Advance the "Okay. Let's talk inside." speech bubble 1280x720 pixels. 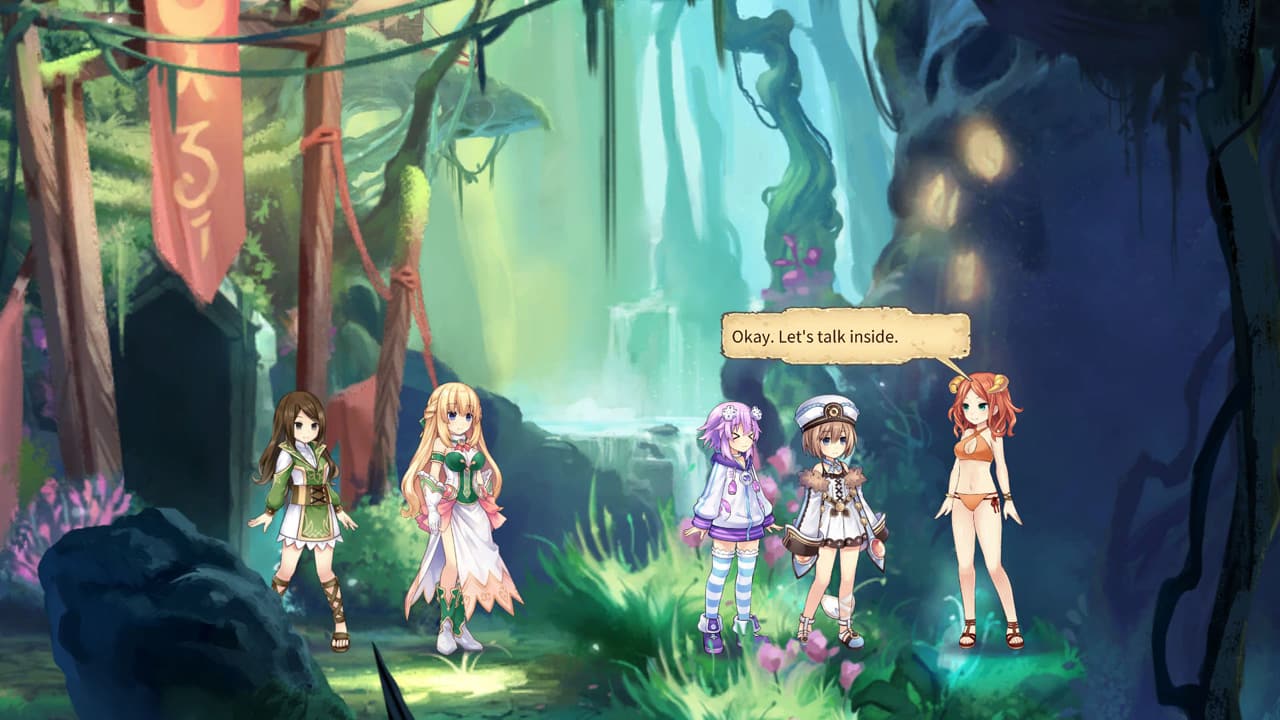coord(845,337)
